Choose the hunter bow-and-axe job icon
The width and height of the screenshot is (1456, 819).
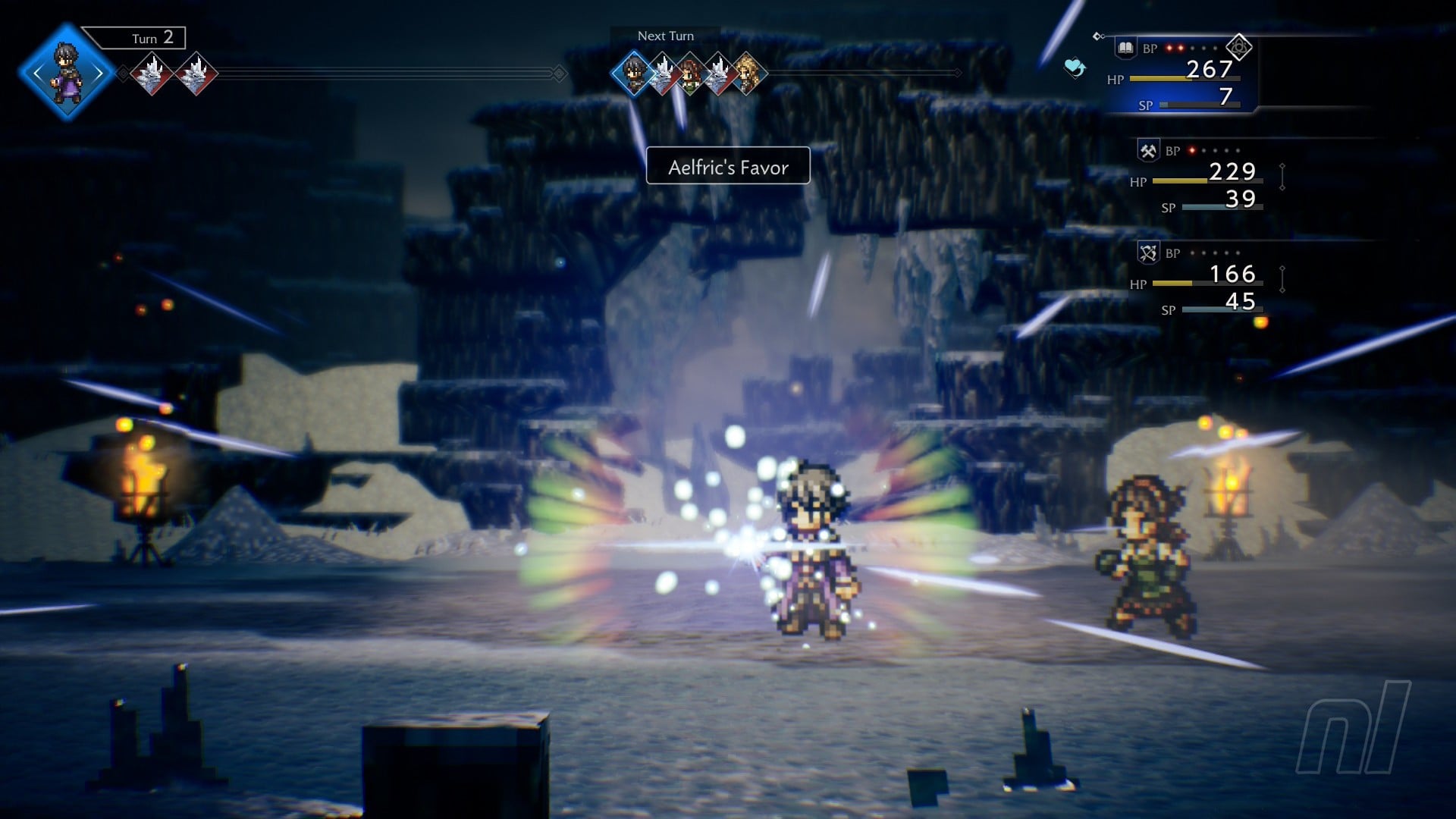1148,253
